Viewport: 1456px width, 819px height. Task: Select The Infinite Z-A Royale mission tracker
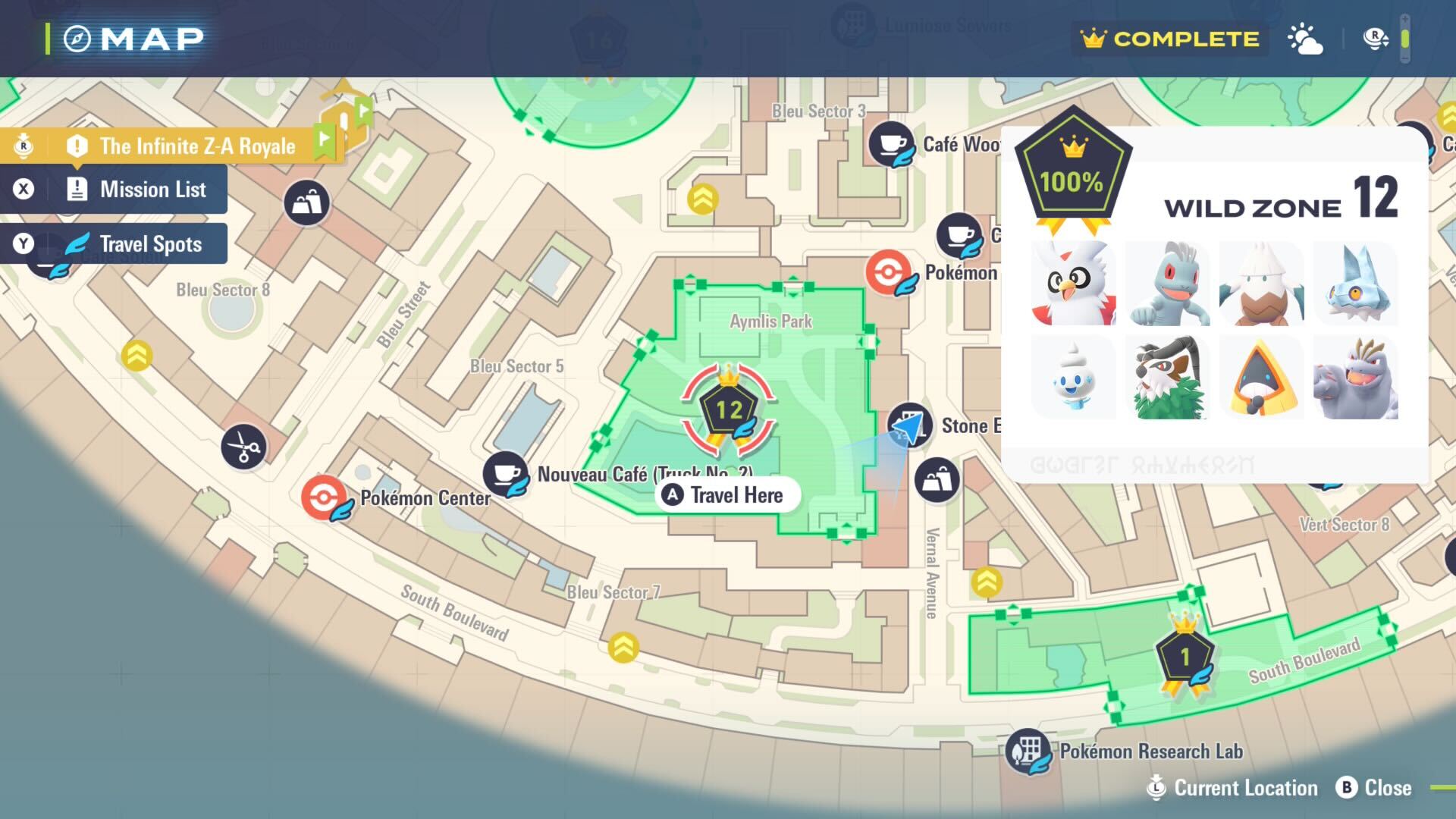point(196,146)
